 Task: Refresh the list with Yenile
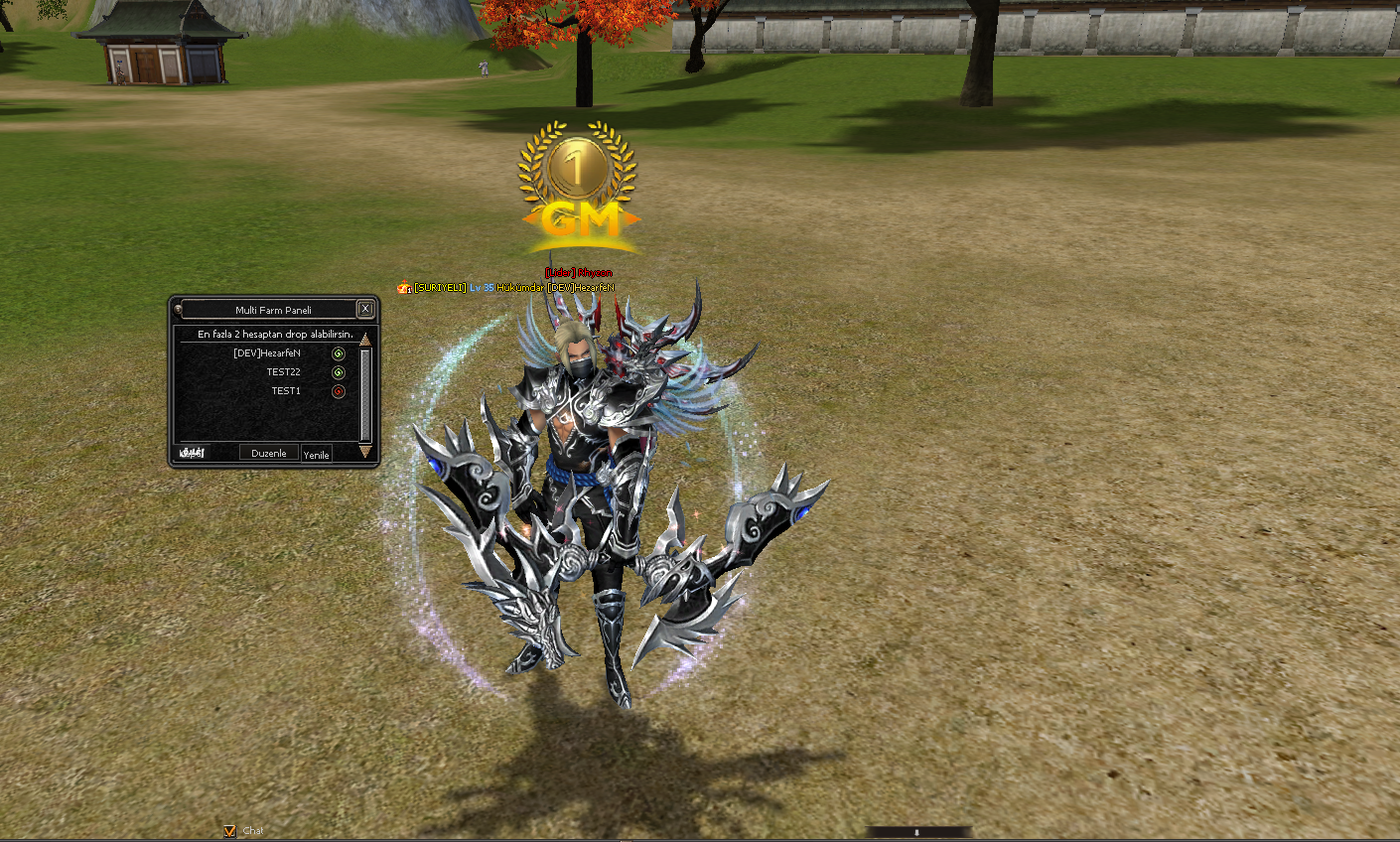pos(316,455)
